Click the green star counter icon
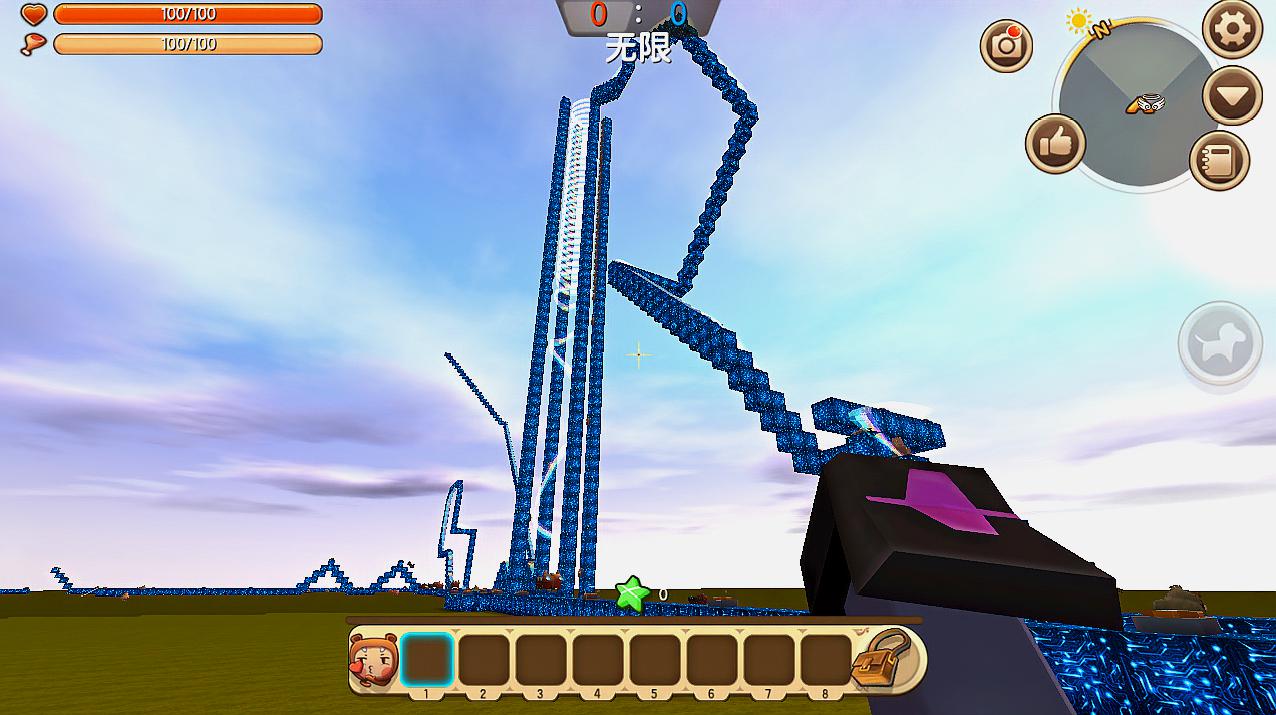Viewport: 1276px width, 715px height. pos(632,594)
